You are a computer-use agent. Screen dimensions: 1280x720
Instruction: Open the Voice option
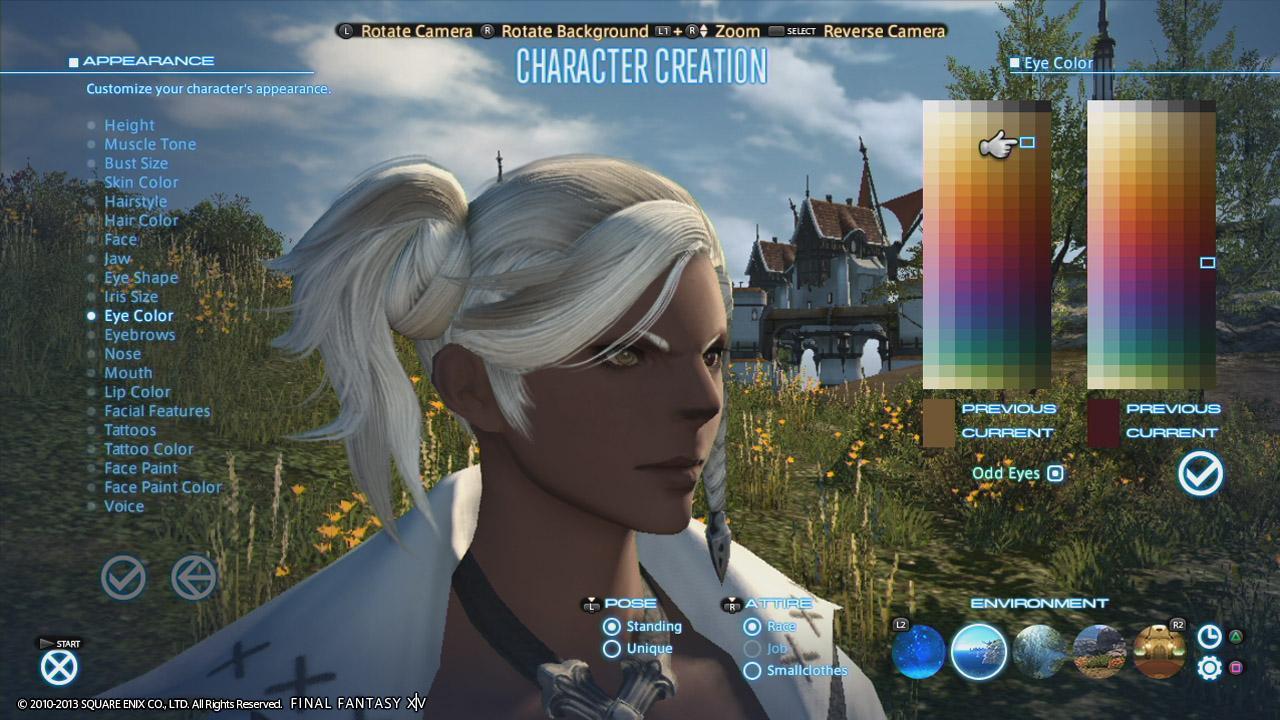coord(124,506)
